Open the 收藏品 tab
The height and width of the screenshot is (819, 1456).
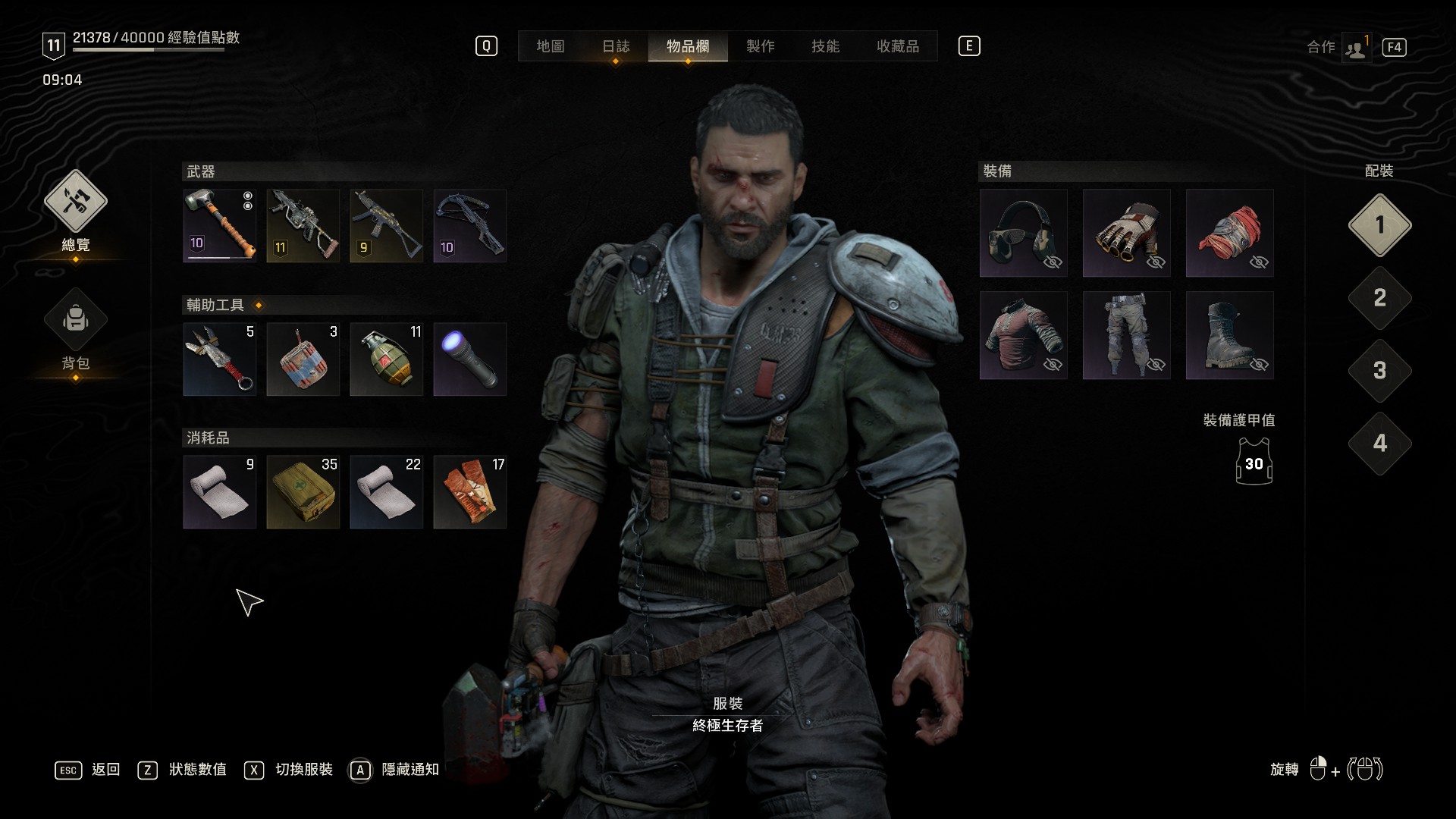[897, 46]
